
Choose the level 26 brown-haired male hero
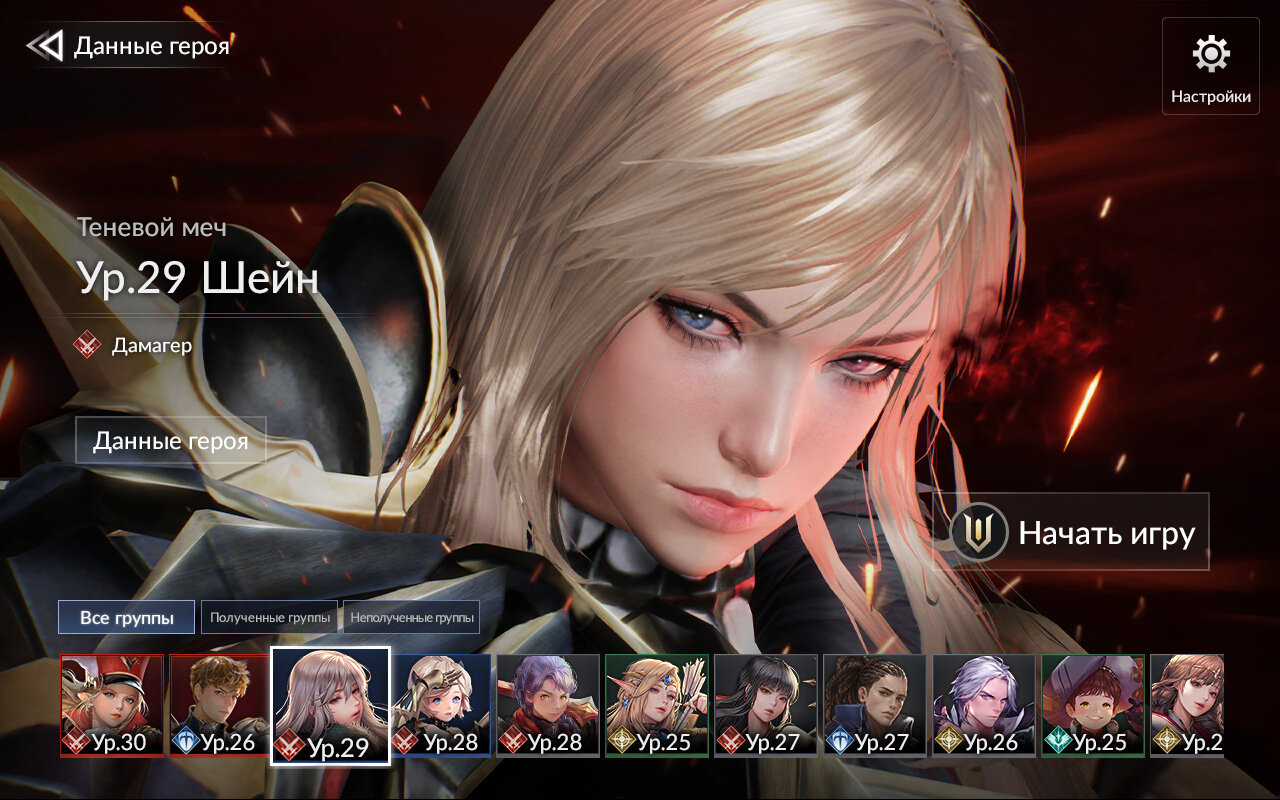220,705
